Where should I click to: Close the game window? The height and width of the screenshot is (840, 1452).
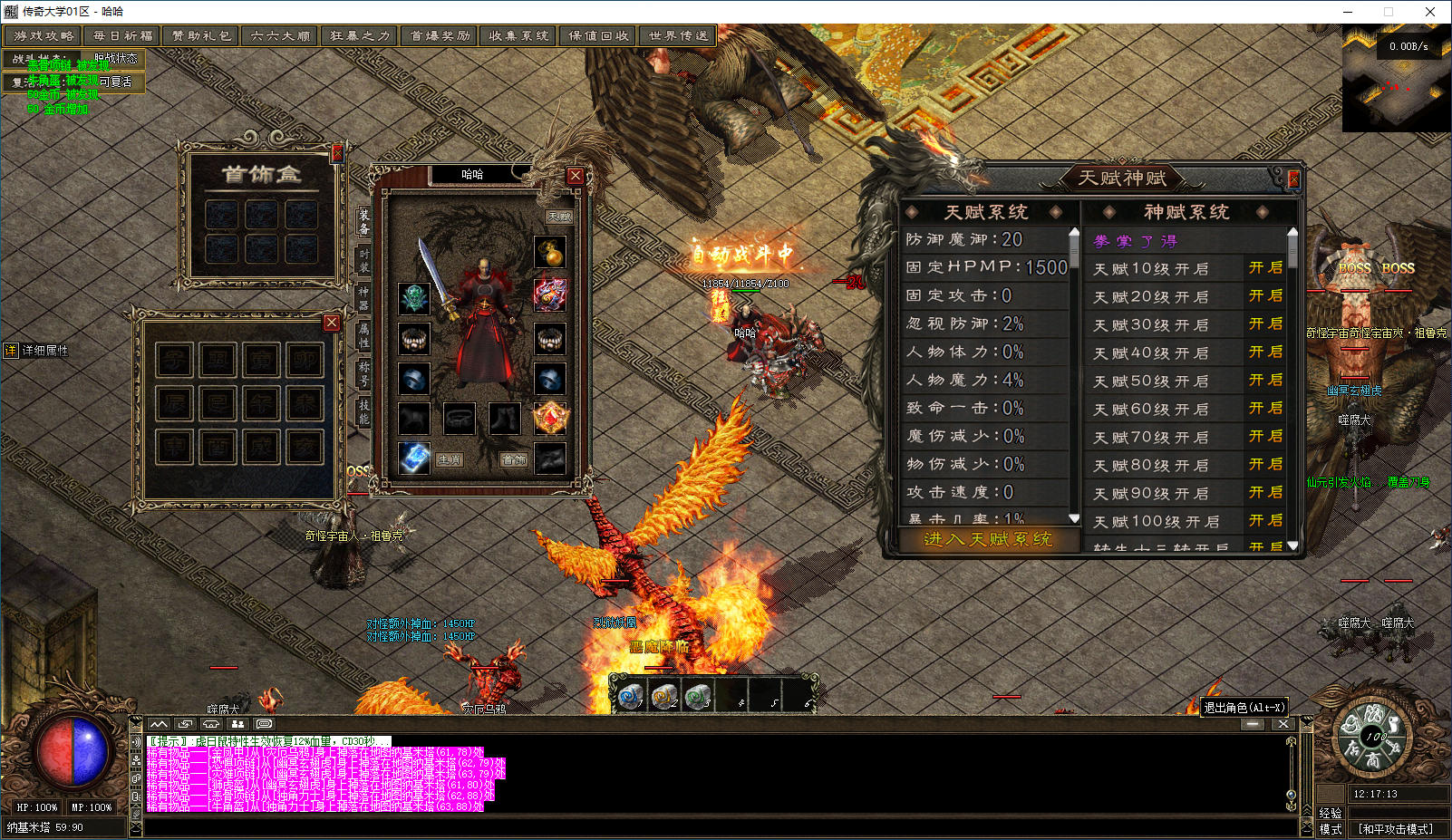point(1429,12)
